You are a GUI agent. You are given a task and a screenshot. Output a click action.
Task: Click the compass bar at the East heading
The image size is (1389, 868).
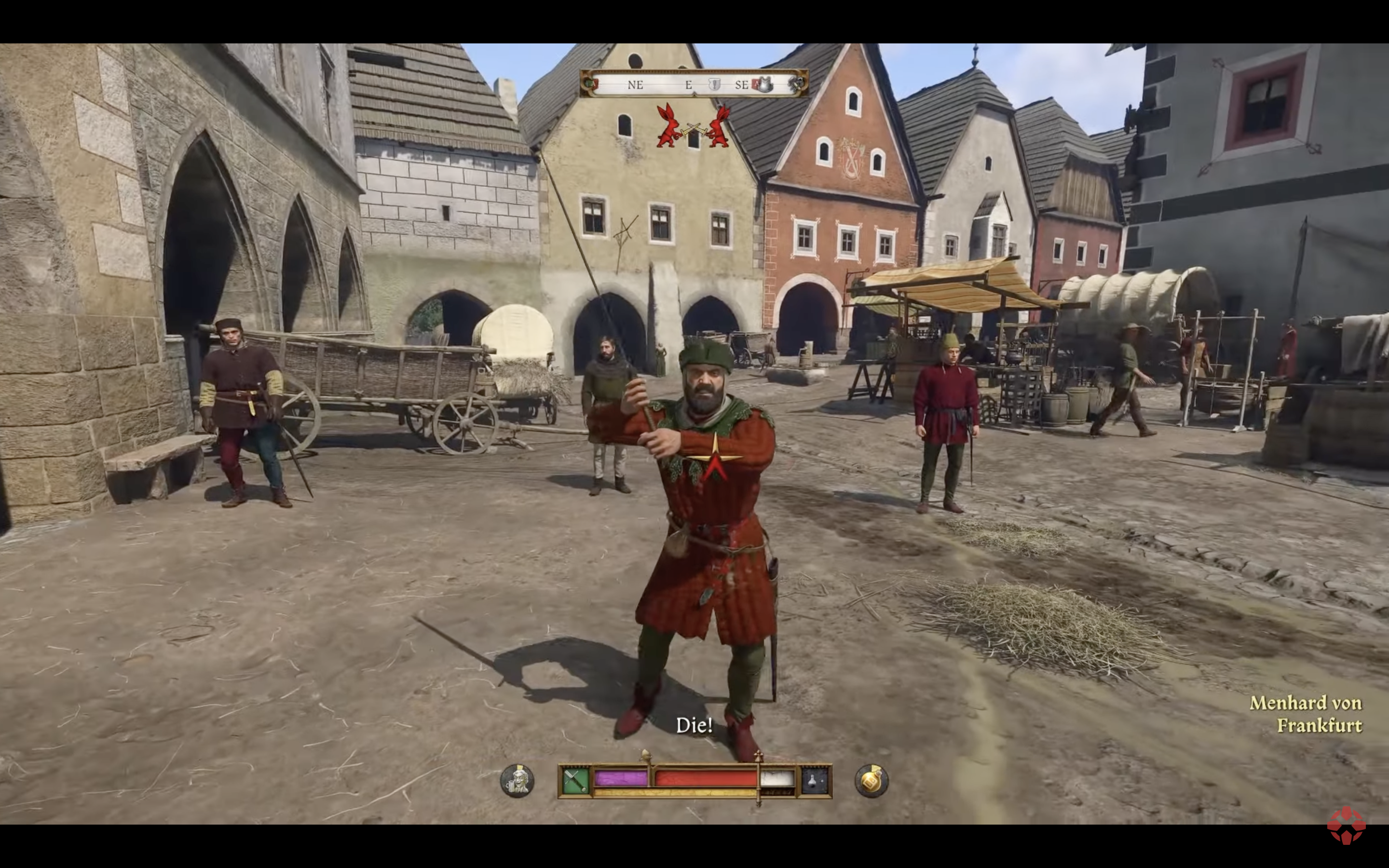tap(688, 85)
